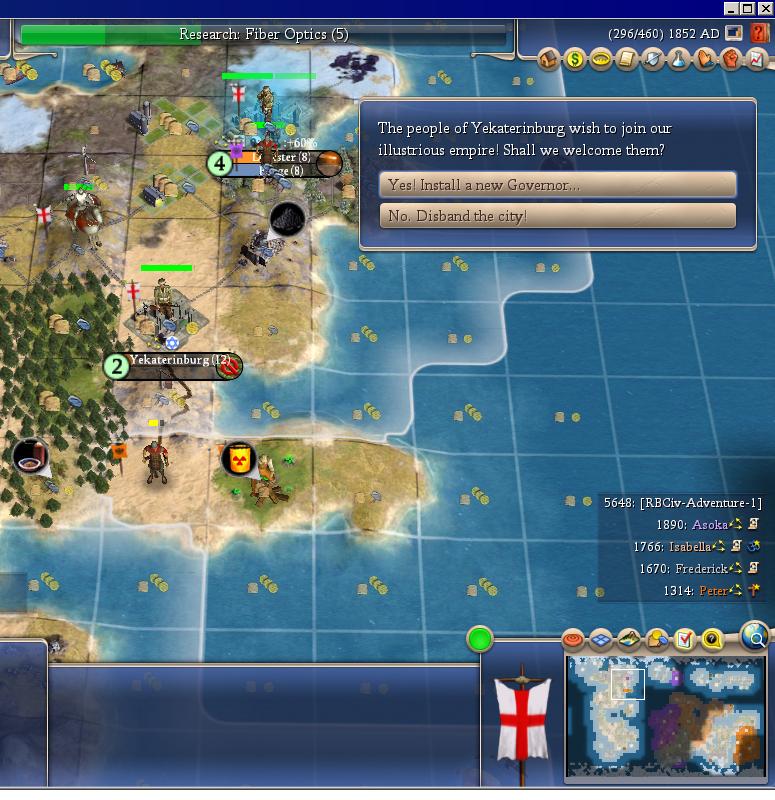Open the Technology Advisor flask icon
775x800 pixels.
click(679, 60)
